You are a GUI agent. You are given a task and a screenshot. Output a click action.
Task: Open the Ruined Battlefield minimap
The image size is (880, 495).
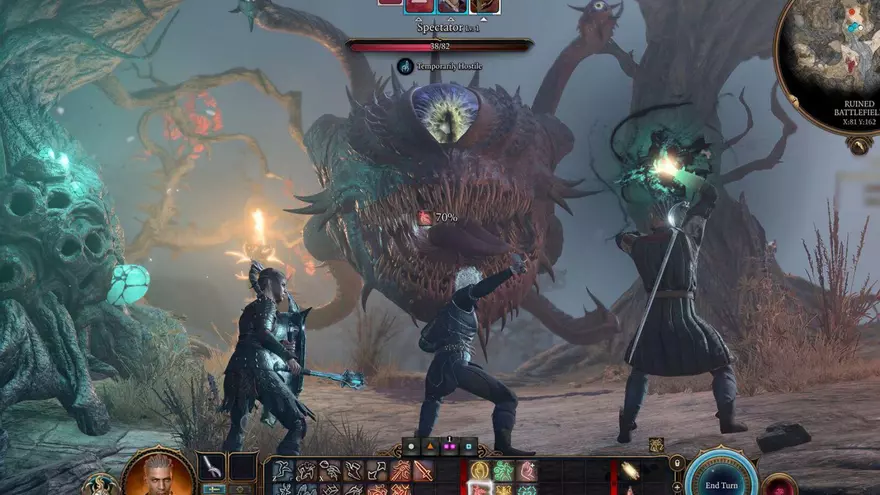click(830, 63)
